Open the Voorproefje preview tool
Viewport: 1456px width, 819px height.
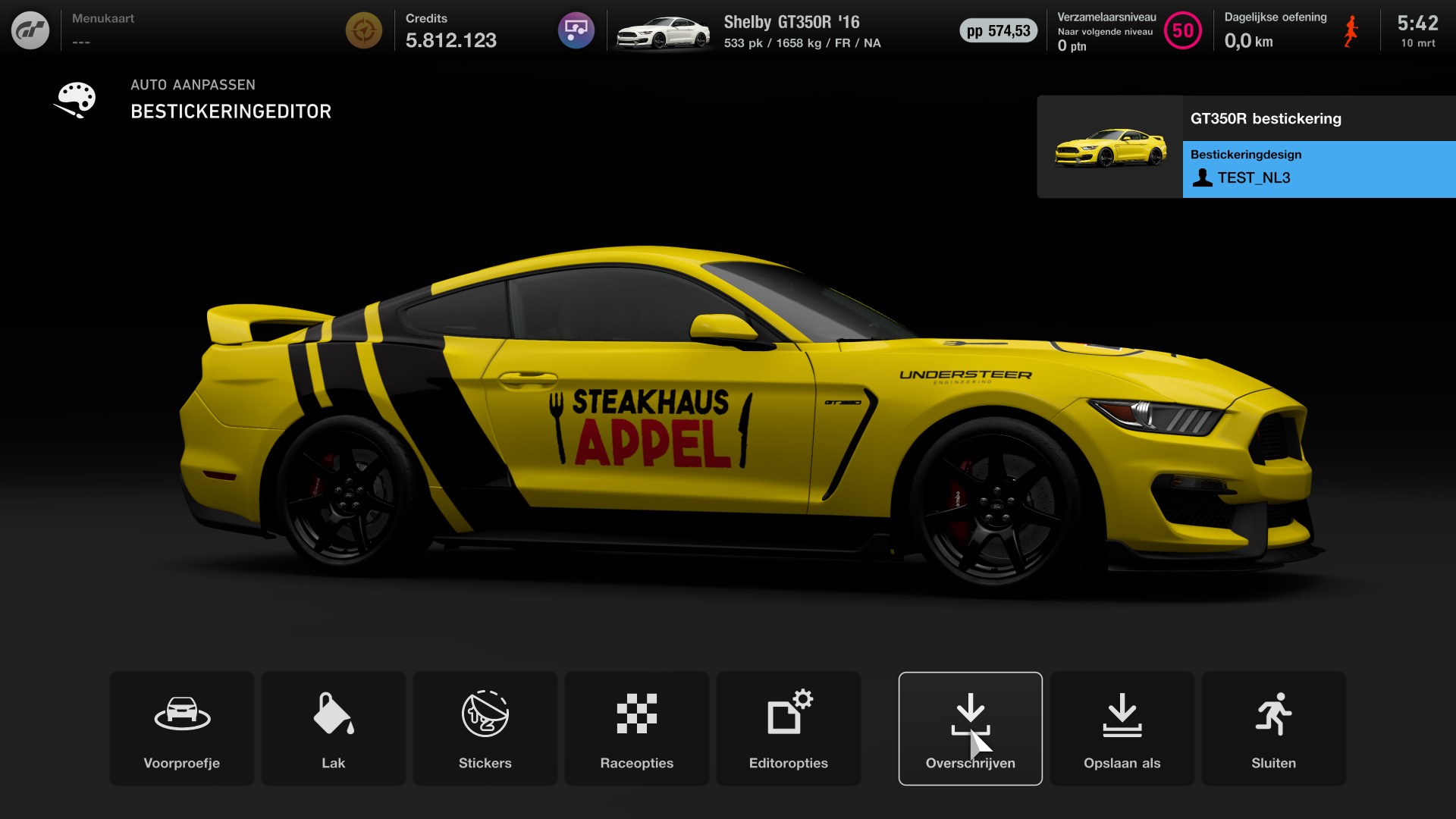pyautogui.click(x=181, y=728)
